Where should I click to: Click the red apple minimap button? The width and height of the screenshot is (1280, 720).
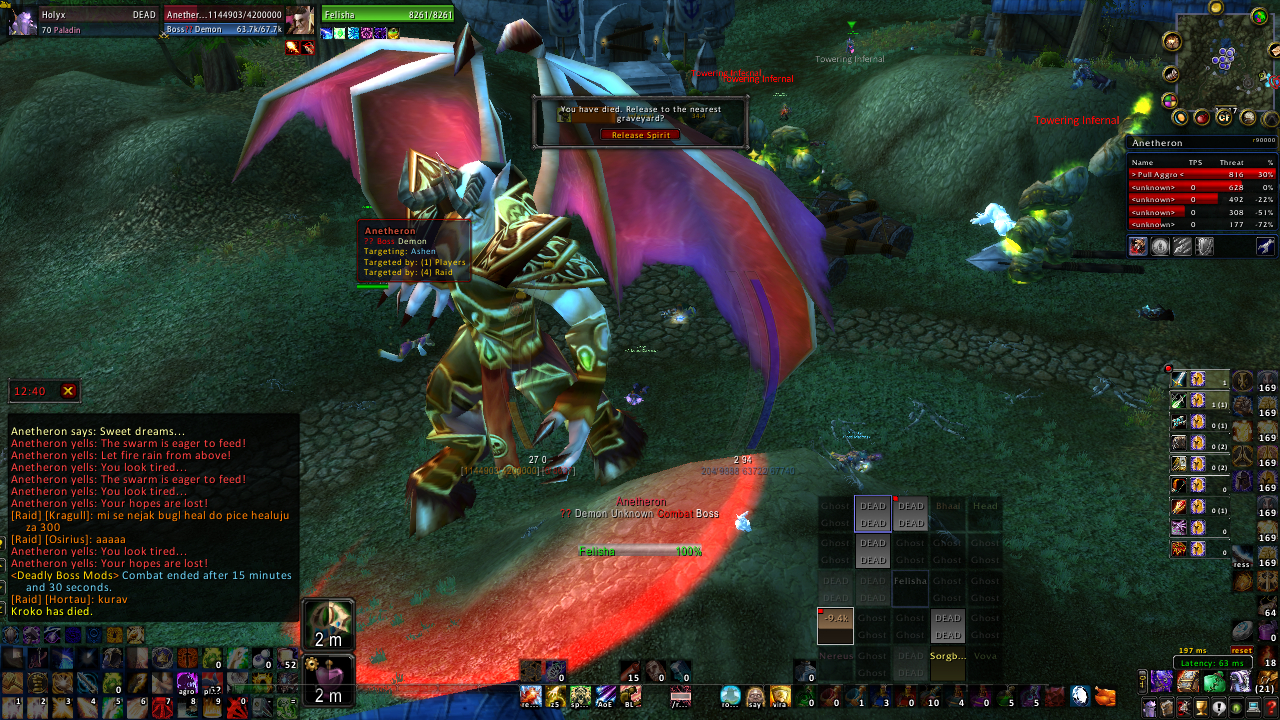pos(1202,118)
